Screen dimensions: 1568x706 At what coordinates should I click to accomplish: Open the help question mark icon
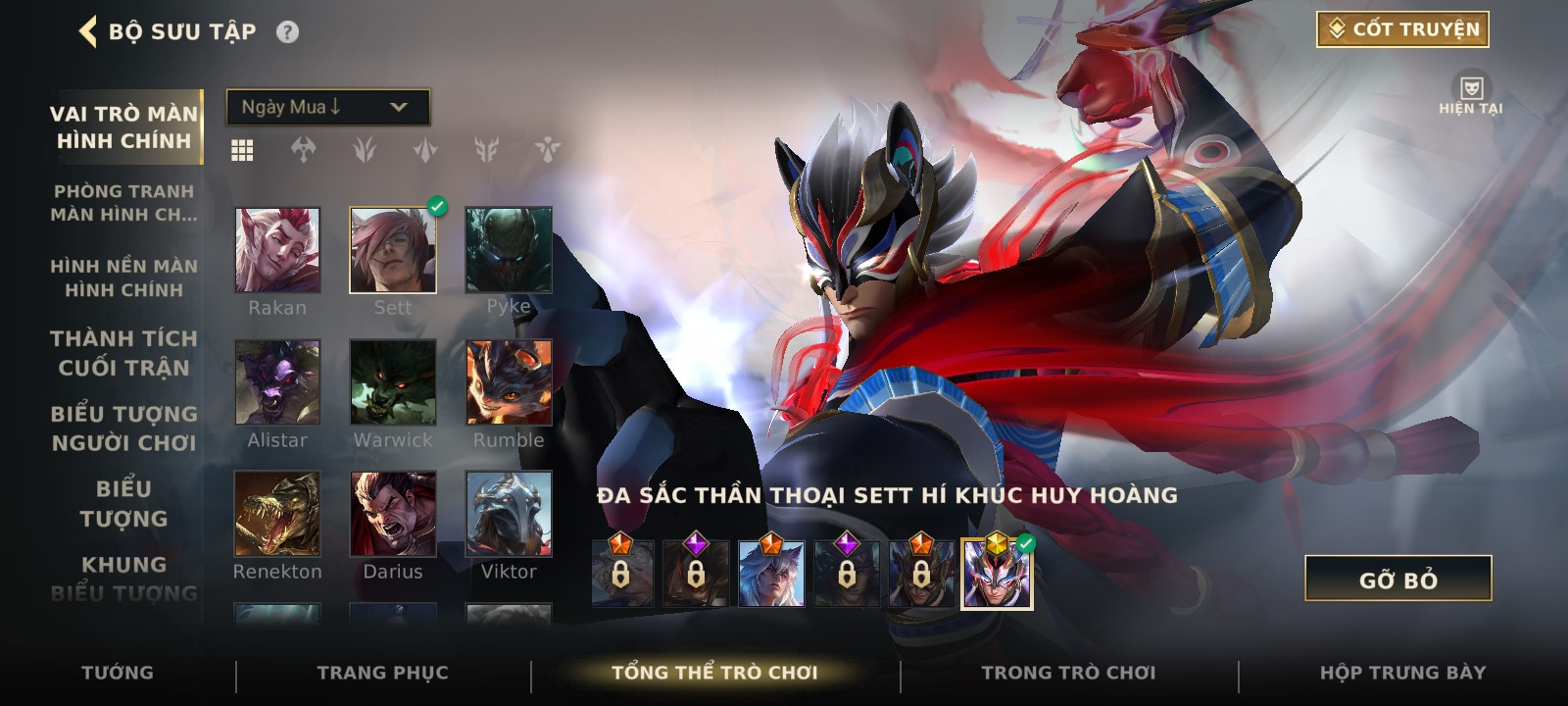tap(287, 32)
